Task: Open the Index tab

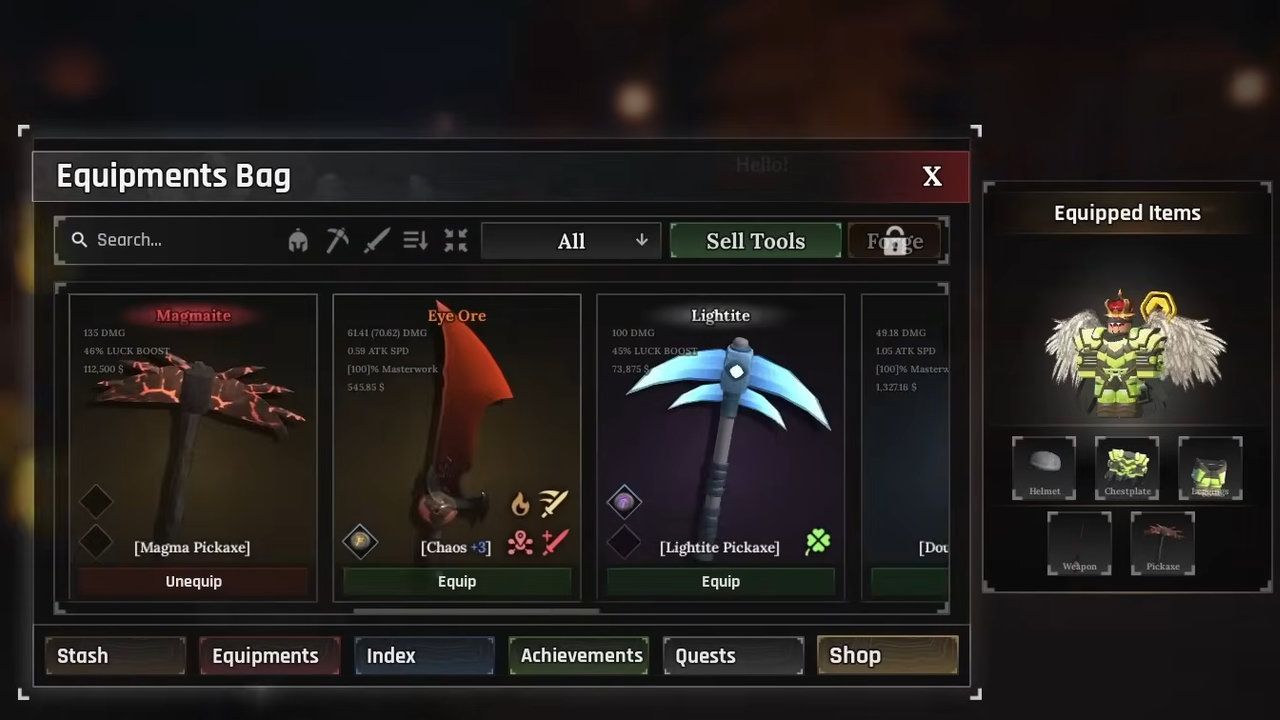Action: (424, 656)
